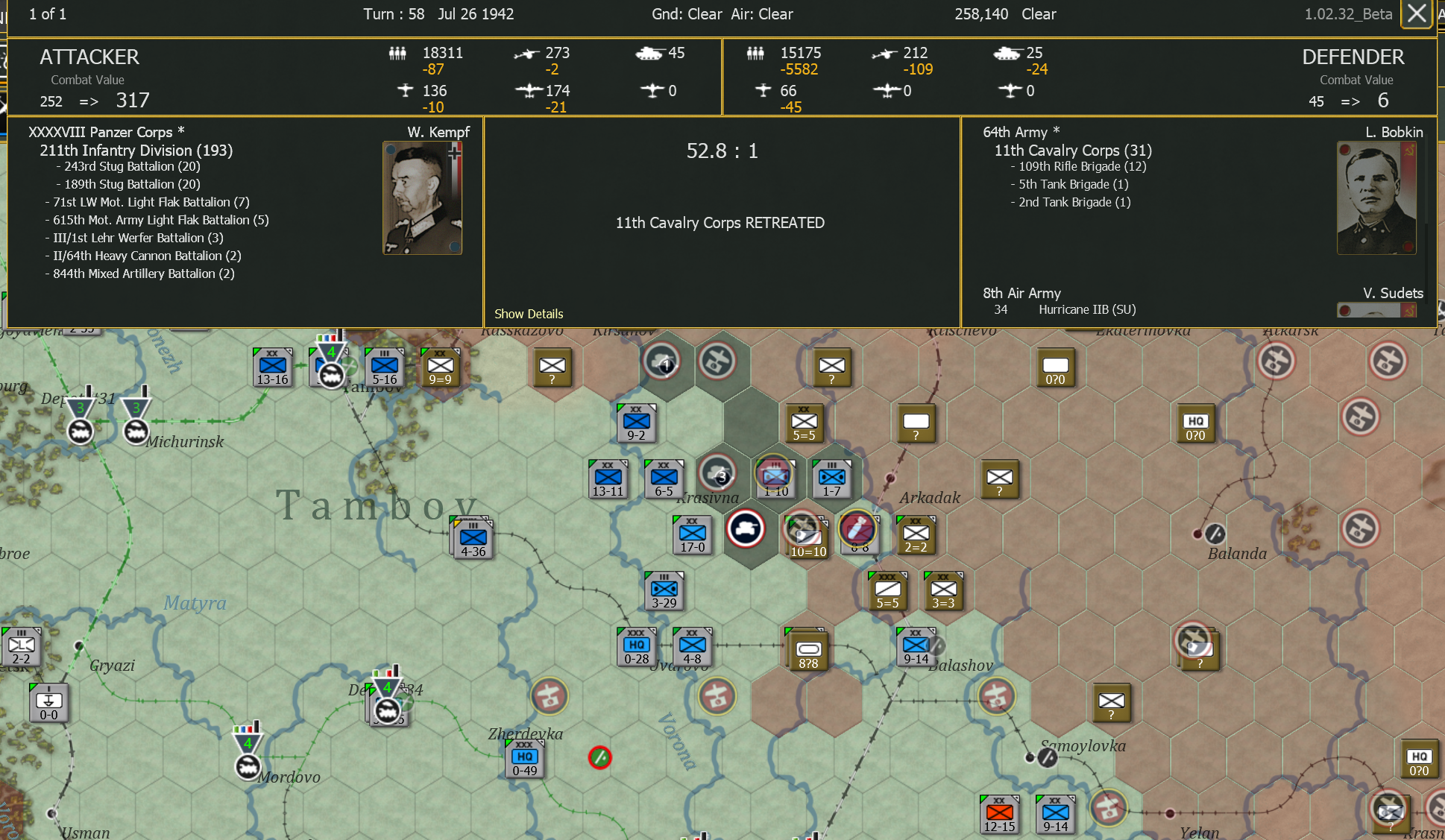The width and height of the screenshot is (1445, 840).
Task: Select the HQ 0-49 unit at Zherdevka
Action: tap(523, 760)
